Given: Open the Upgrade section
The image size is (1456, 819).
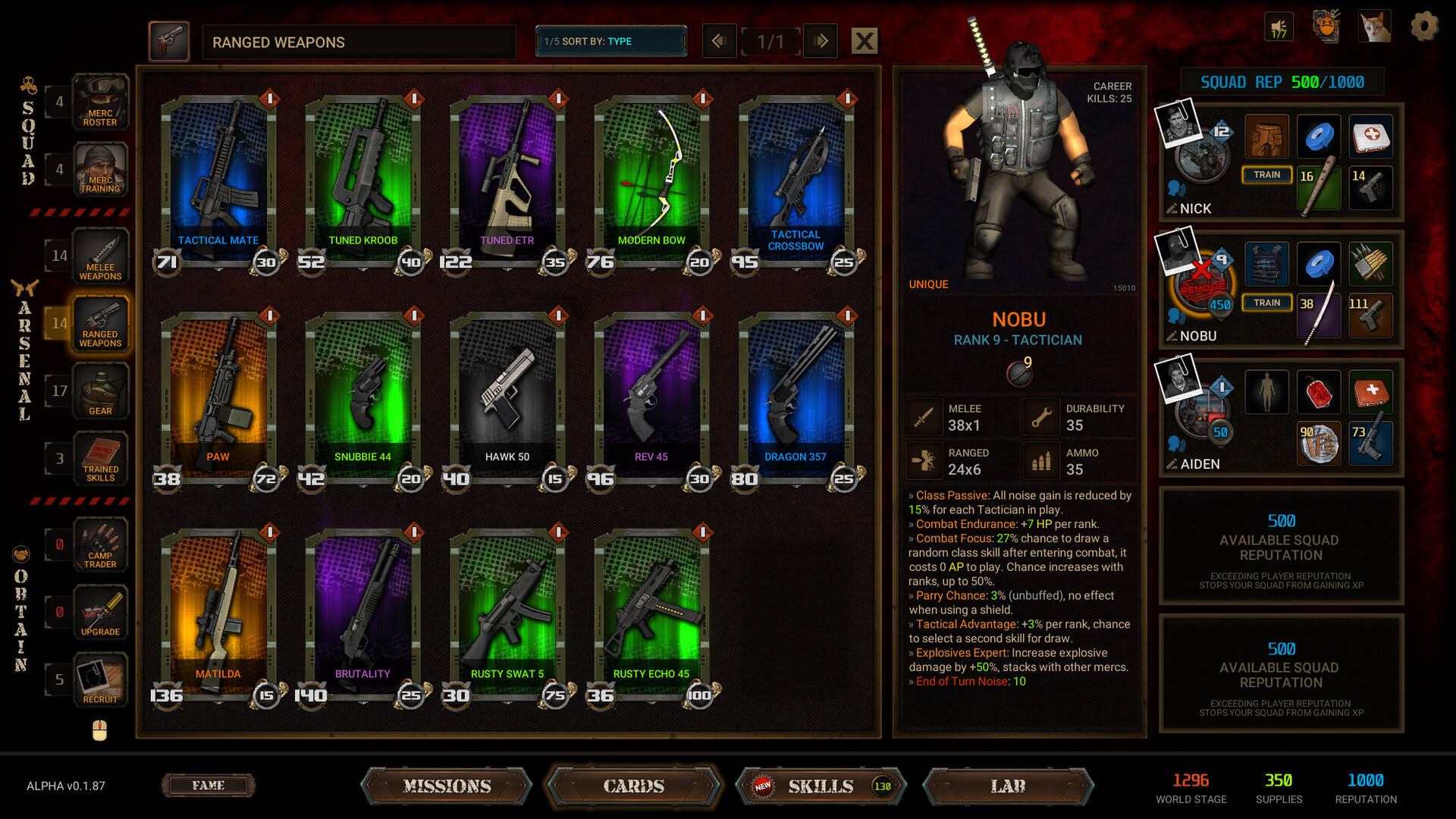Looking at the screenshot, I should (x=100, y=613).
